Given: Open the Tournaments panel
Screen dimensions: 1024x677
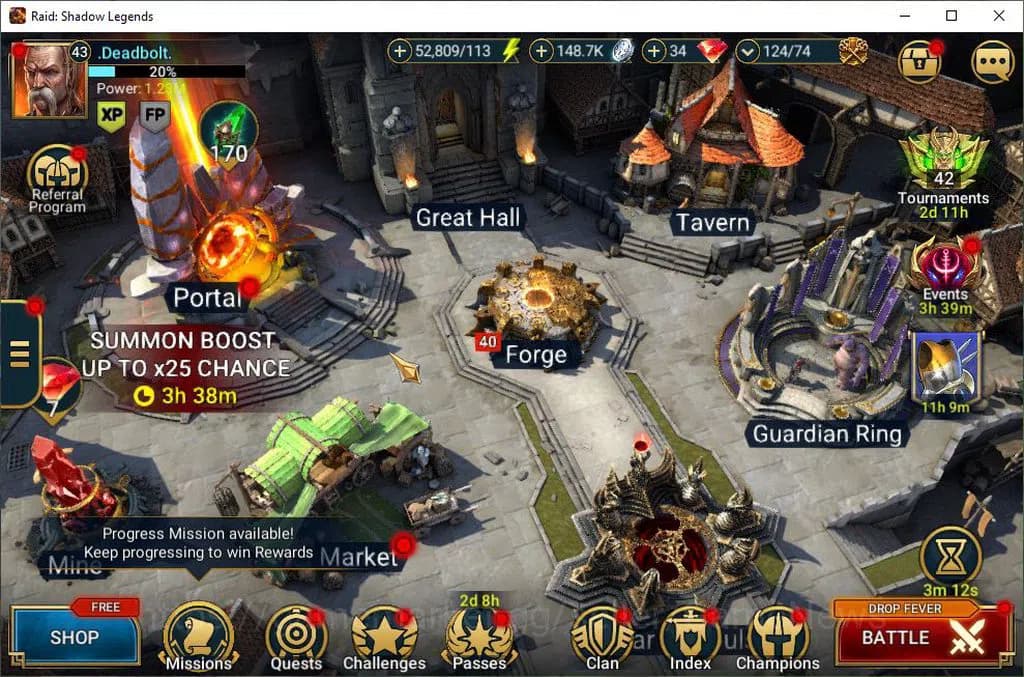Looking at the screenshot, I should pos(943,160).
